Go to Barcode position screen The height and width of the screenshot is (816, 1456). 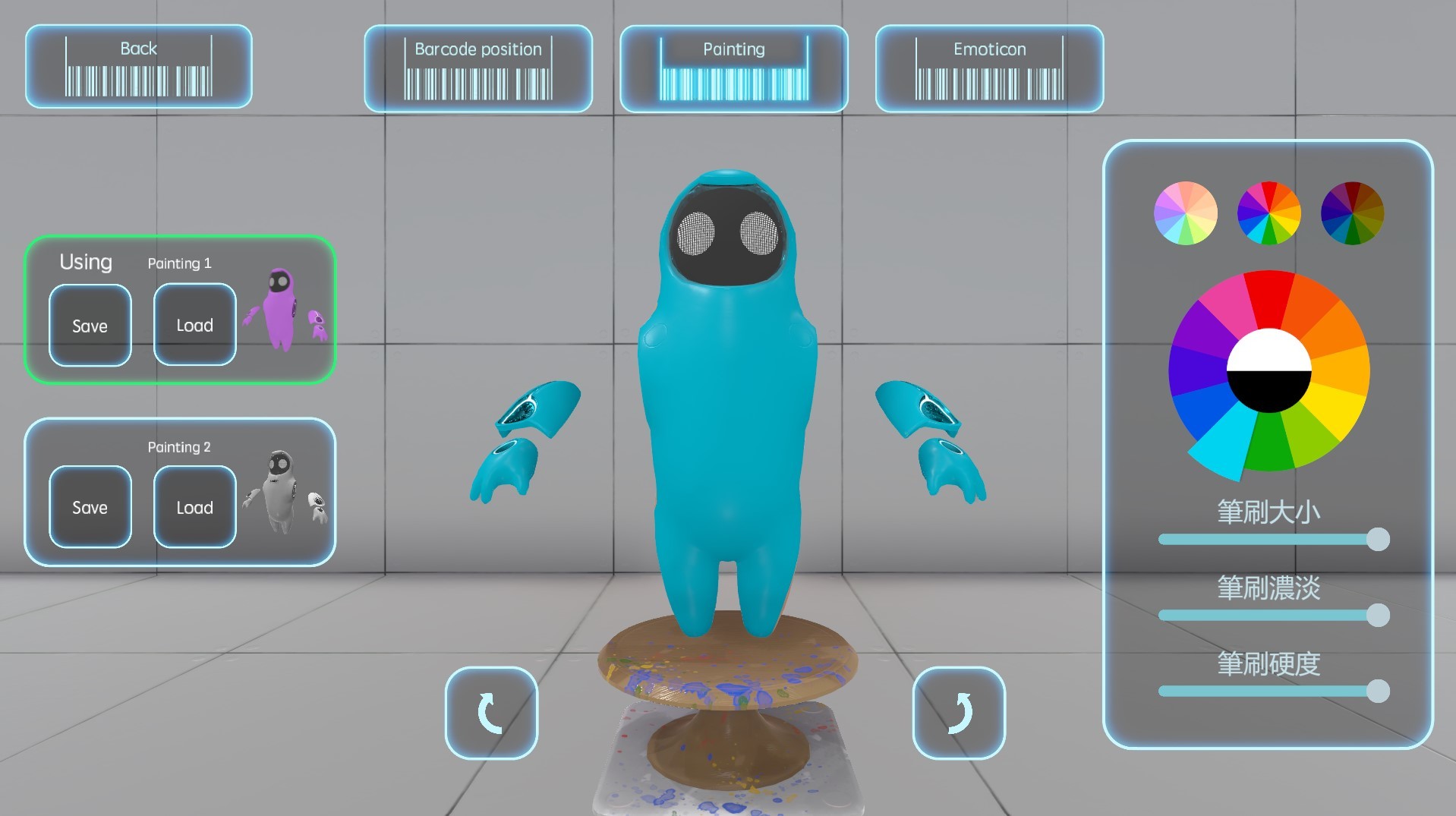pyautogui.click(x=477, y=67)
